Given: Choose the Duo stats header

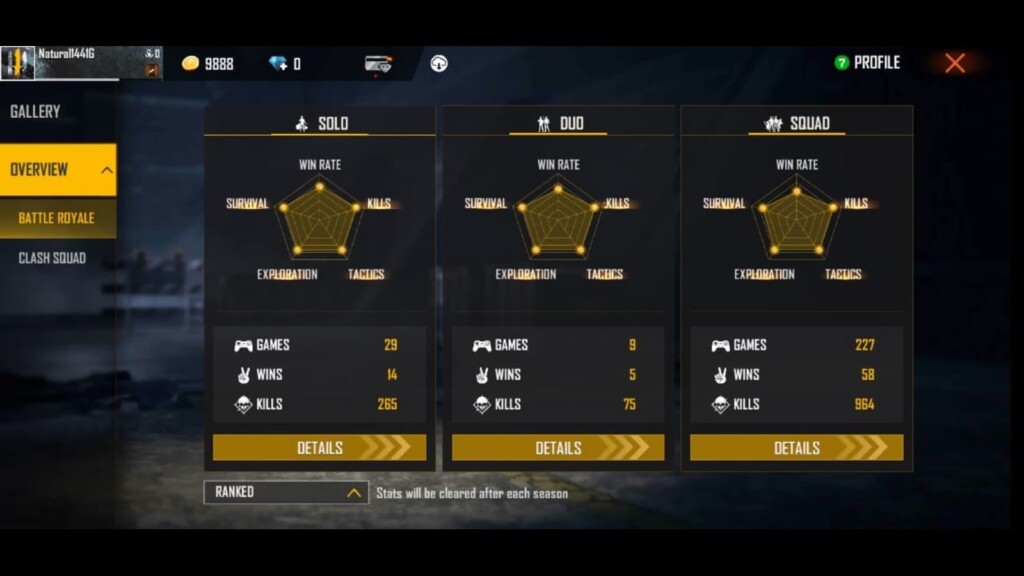Looking at the screenshot, I should coord(558,123).
